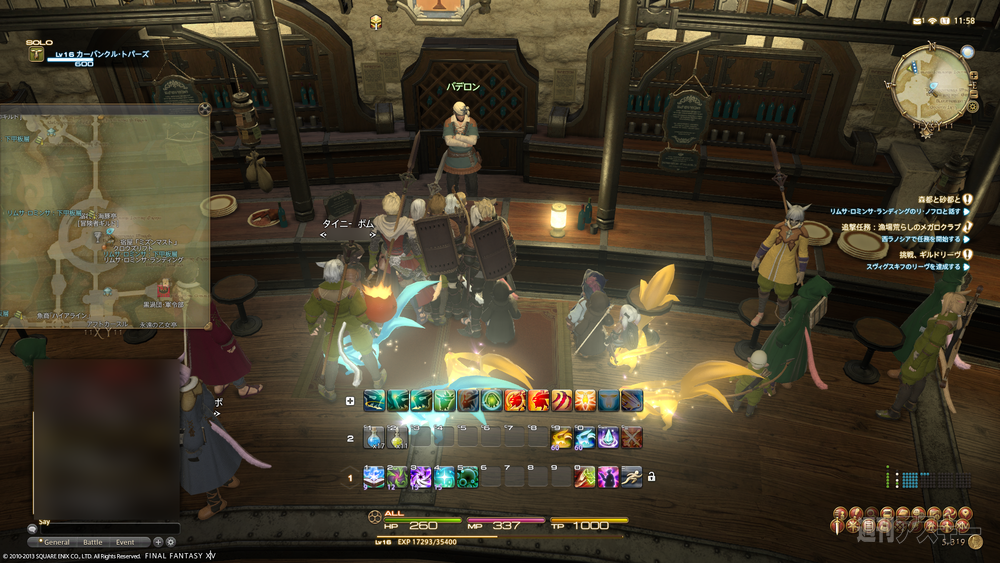Image resolution: width=1000 pixels, height=563 pixels.
Task: Open chat log settings gear
Action: (x=170, y=542)
